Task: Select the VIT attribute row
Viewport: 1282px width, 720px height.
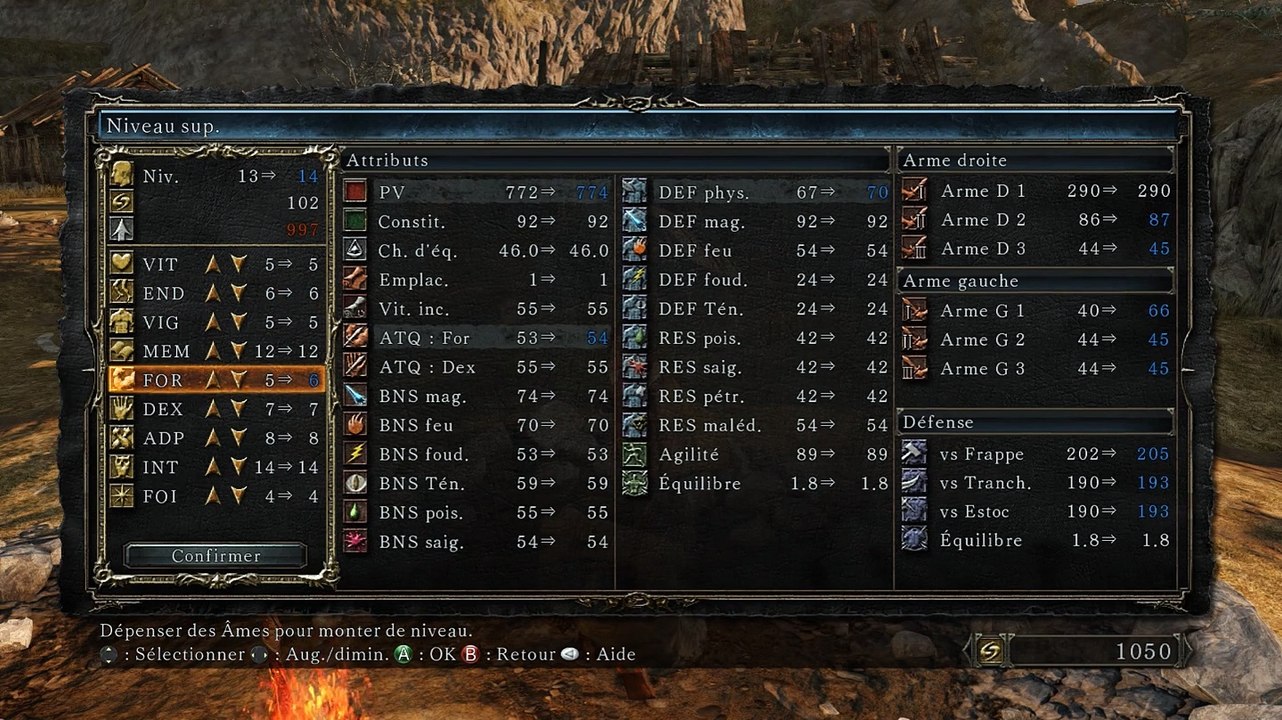Action: pos(215,264)
